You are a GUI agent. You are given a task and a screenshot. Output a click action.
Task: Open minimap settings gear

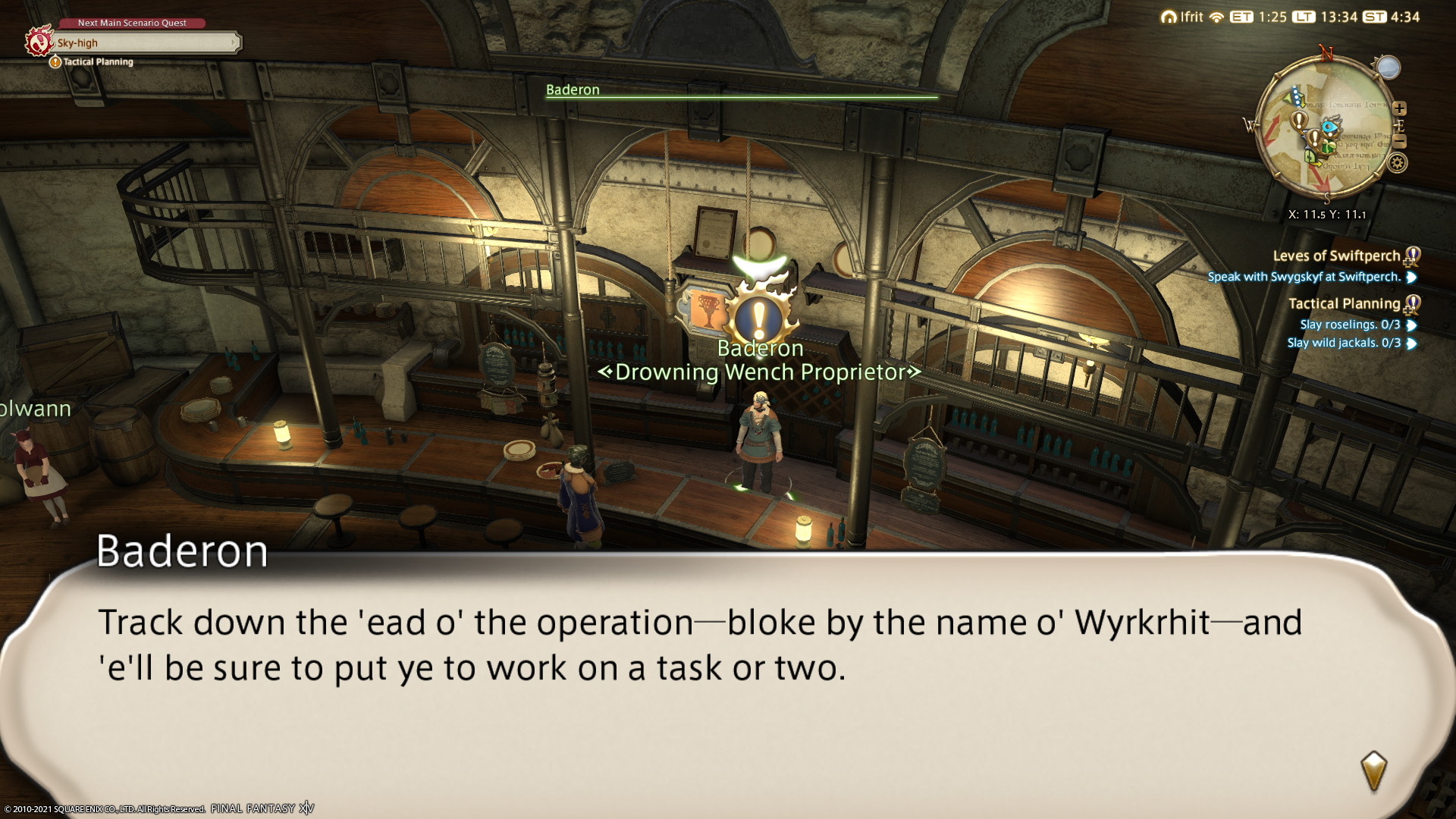click(x=1397, y=162)
